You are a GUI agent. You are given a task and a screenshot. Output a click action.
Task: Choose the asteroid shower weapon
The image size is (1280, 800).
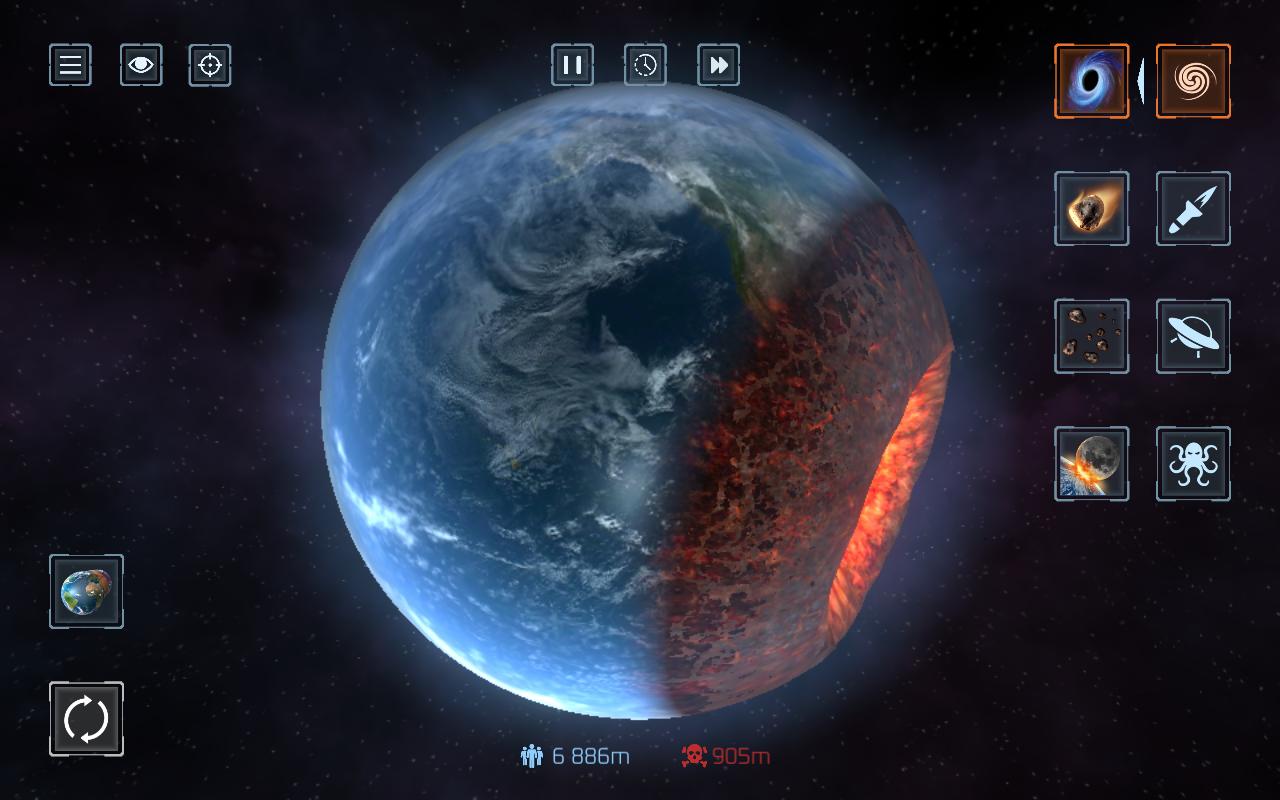(x=1091, y=336)
